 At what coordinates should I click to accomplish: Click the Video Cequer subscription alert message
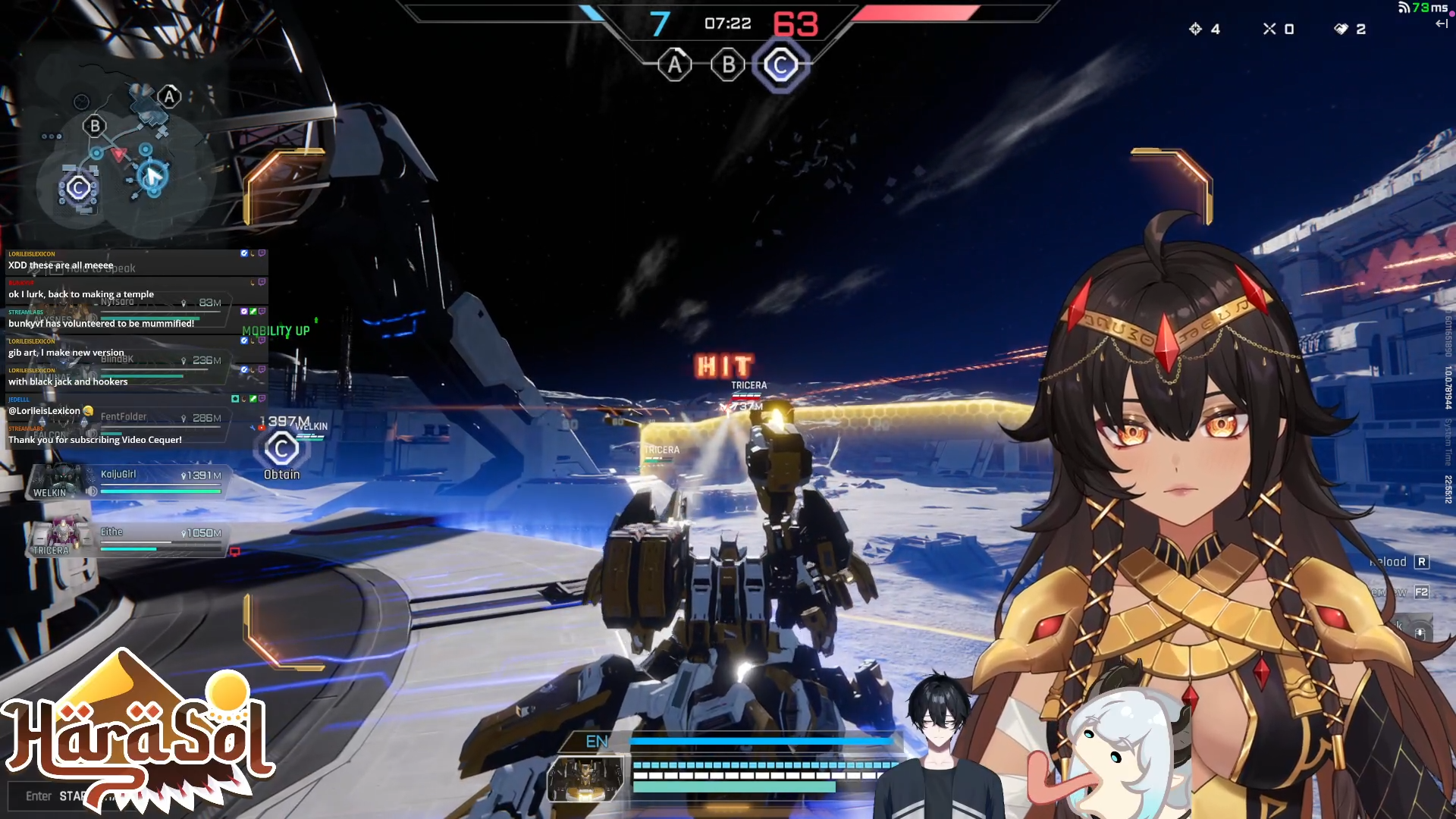tap(95, 440)
